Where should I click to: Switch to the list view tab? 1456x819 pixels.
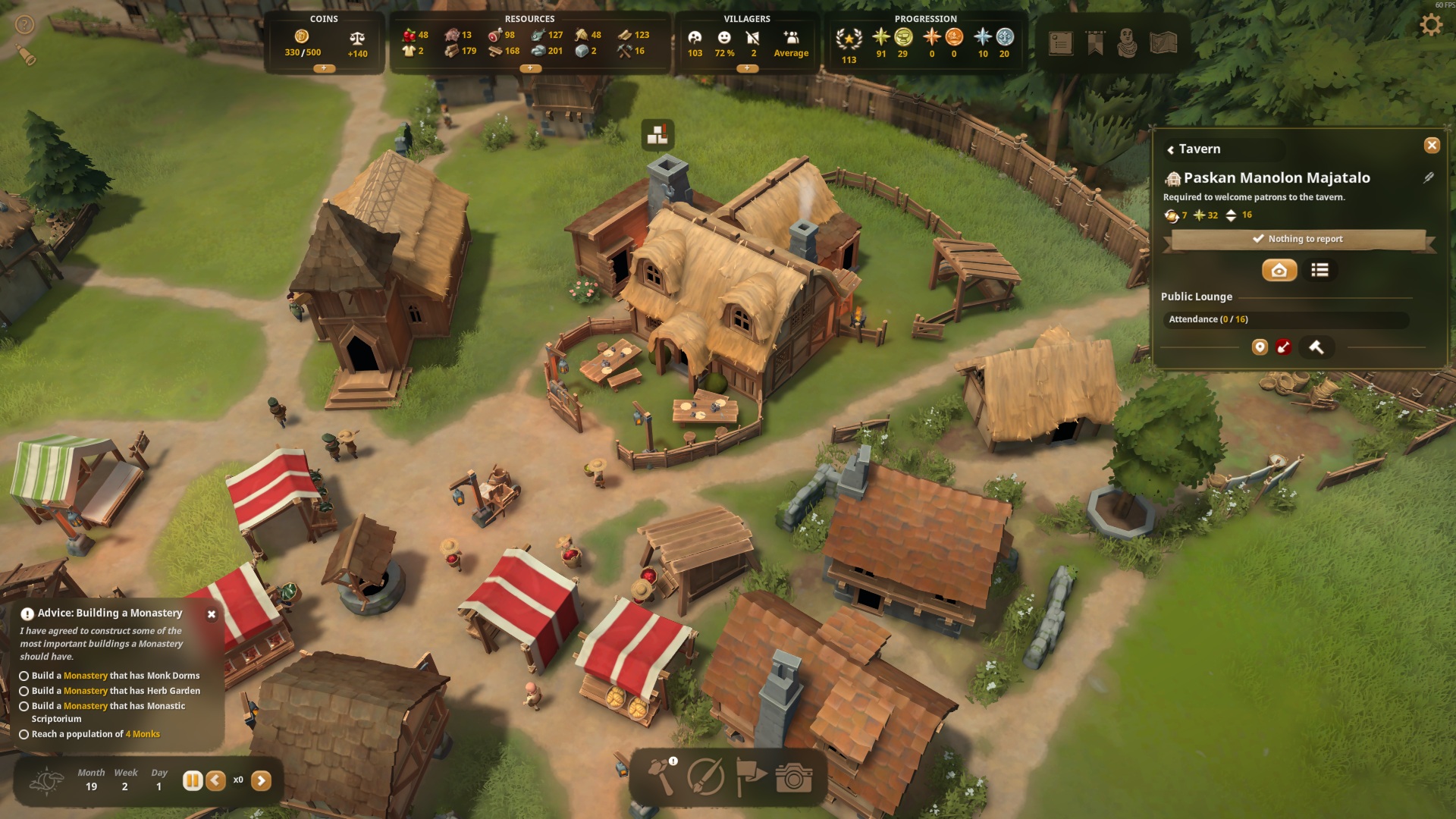1319,270
